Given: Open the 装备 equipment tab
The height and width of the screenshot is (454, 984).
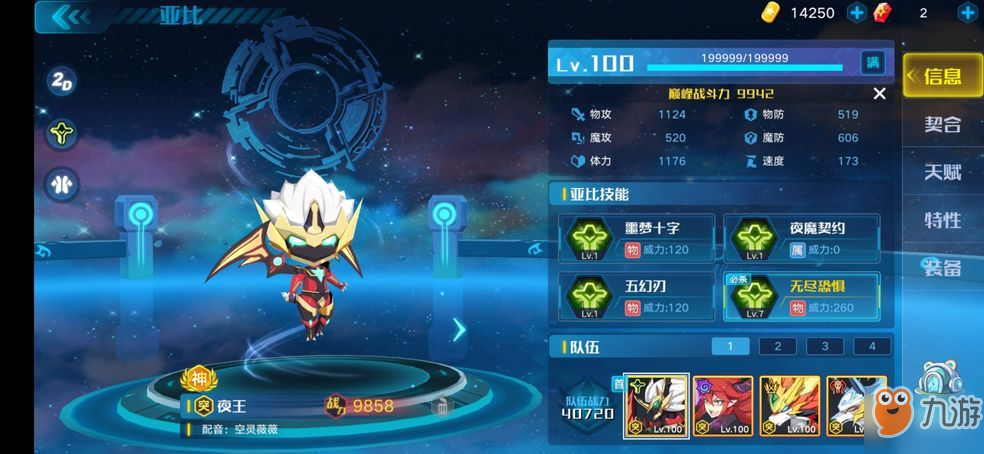Looking at the screenshot, I should click(942, 267).
